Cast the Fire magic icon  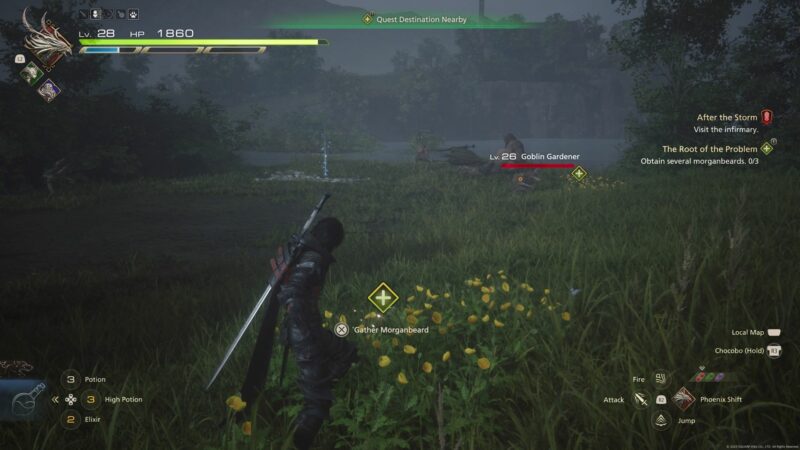pos(660,379)
